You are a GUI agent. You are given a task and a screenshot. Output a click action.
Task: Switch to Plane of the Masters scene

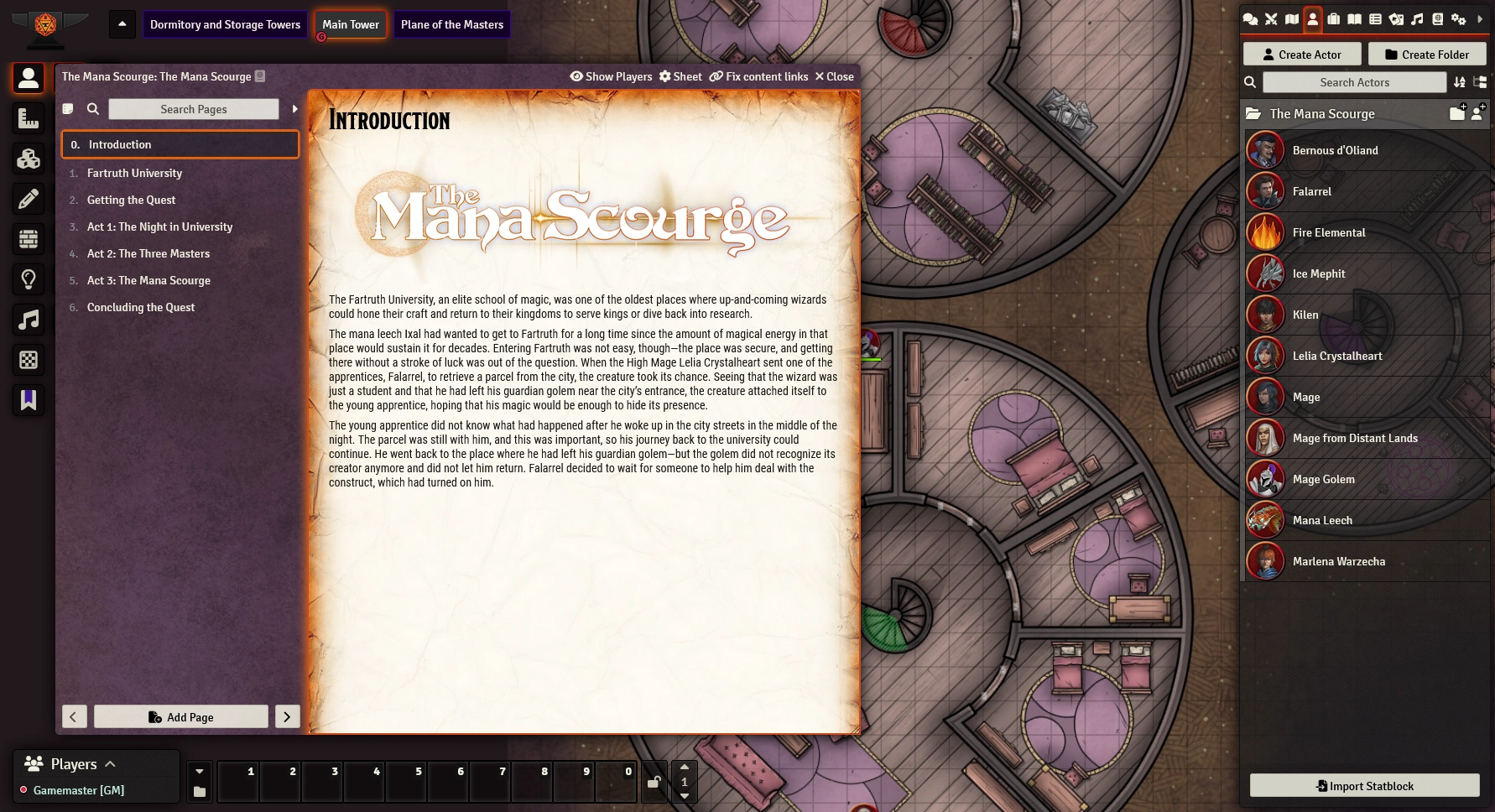click(x=452, y=24)
